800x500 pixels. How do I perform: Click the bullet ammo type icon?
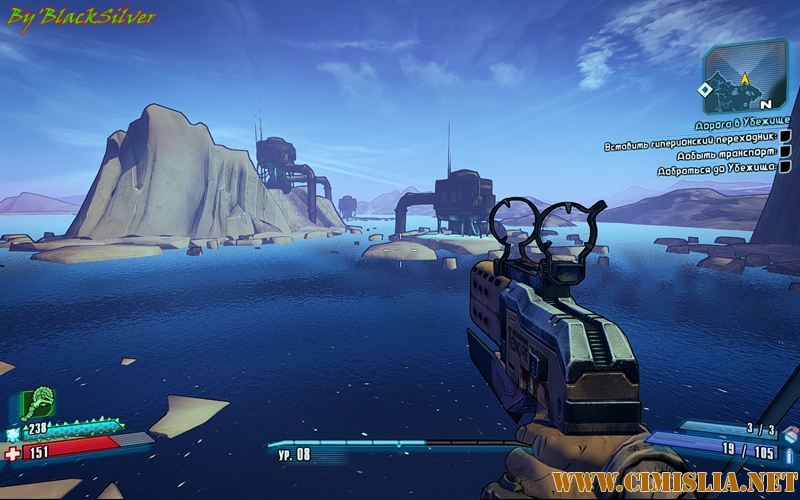point(790,452)
